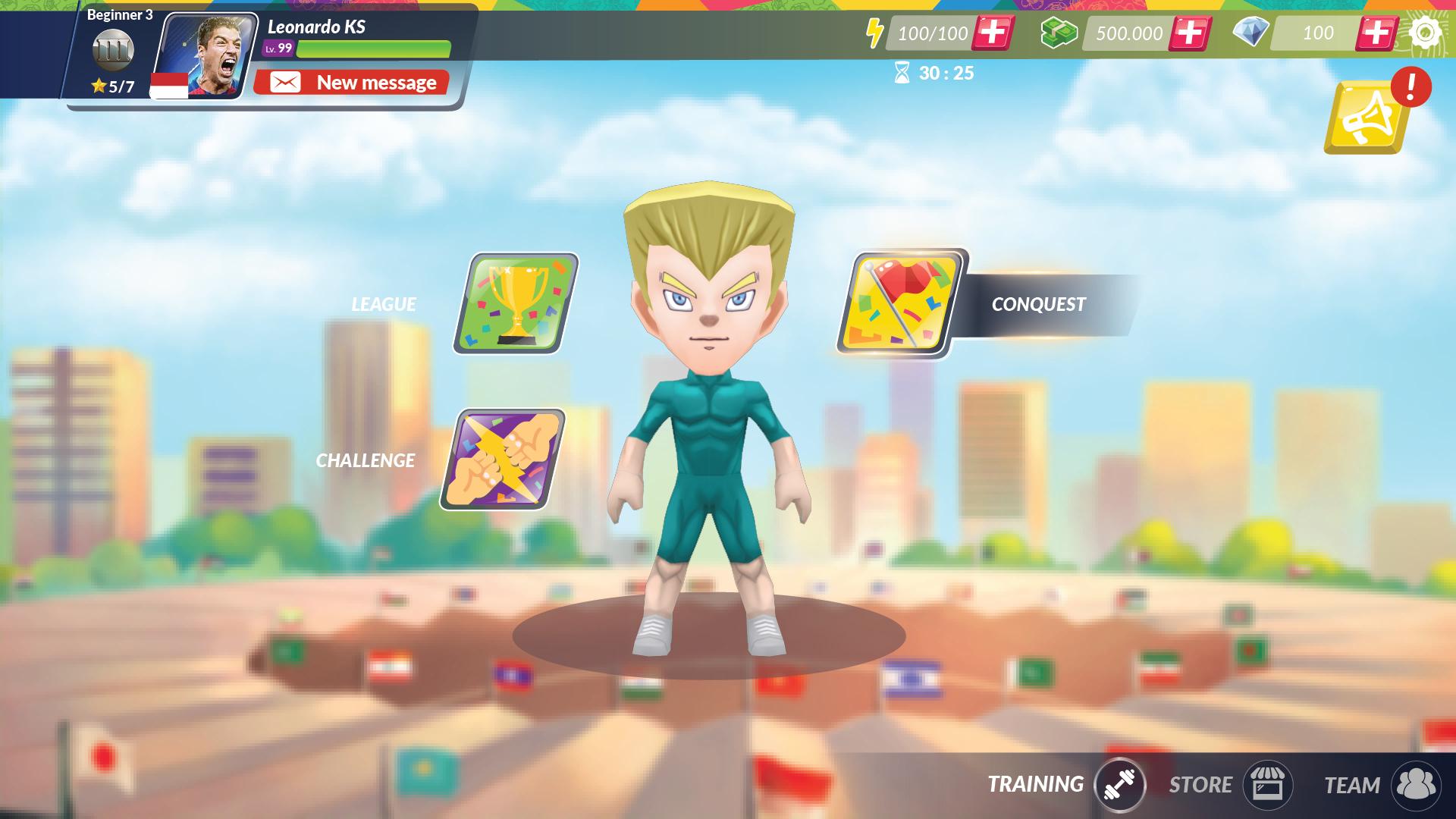Viewport: 1456px width, 819px height.
Task: Open the Store
Action: 1266,785
